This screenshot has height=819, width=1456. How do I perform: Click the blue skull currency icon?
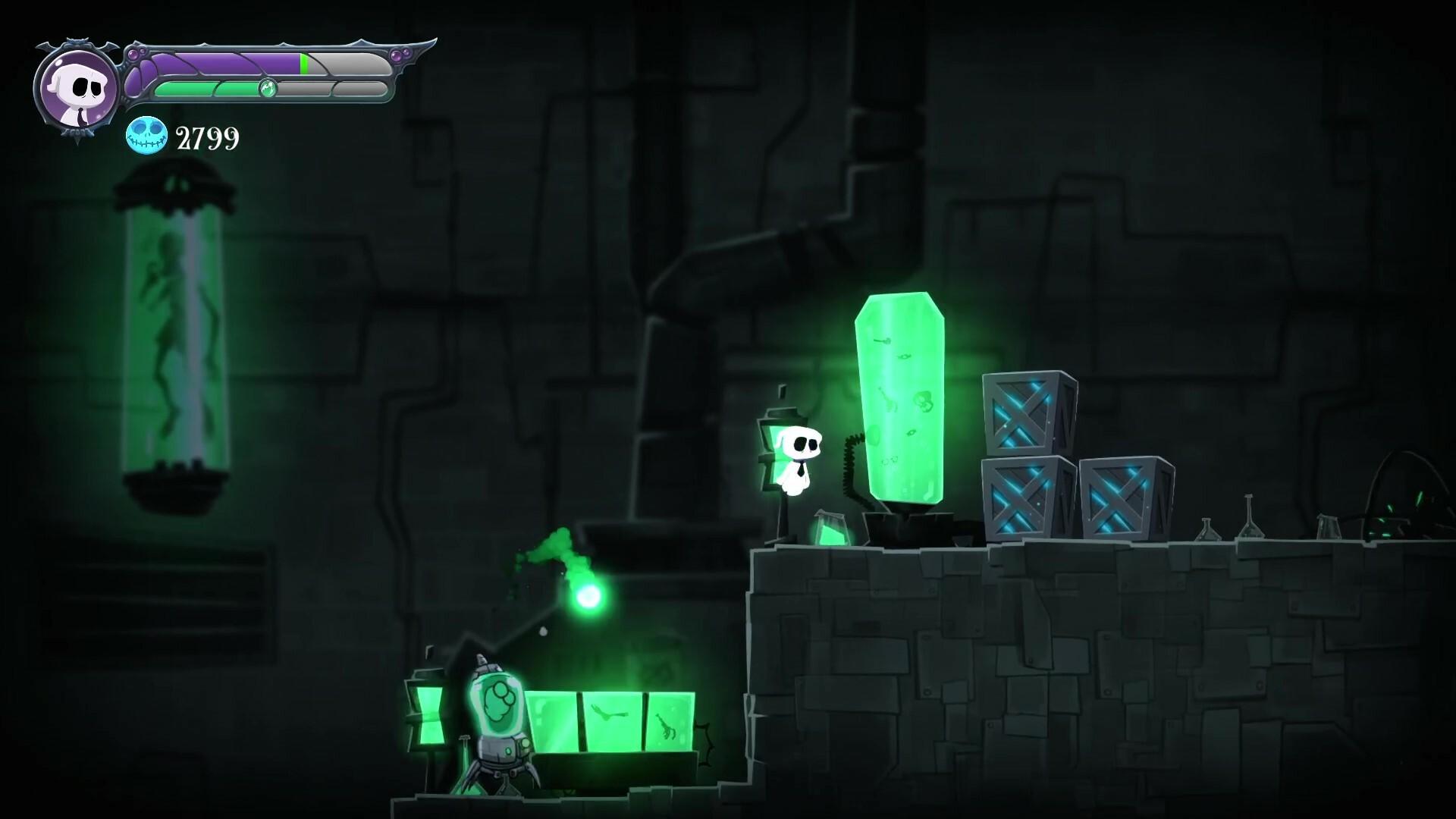[x=146, y=136]
